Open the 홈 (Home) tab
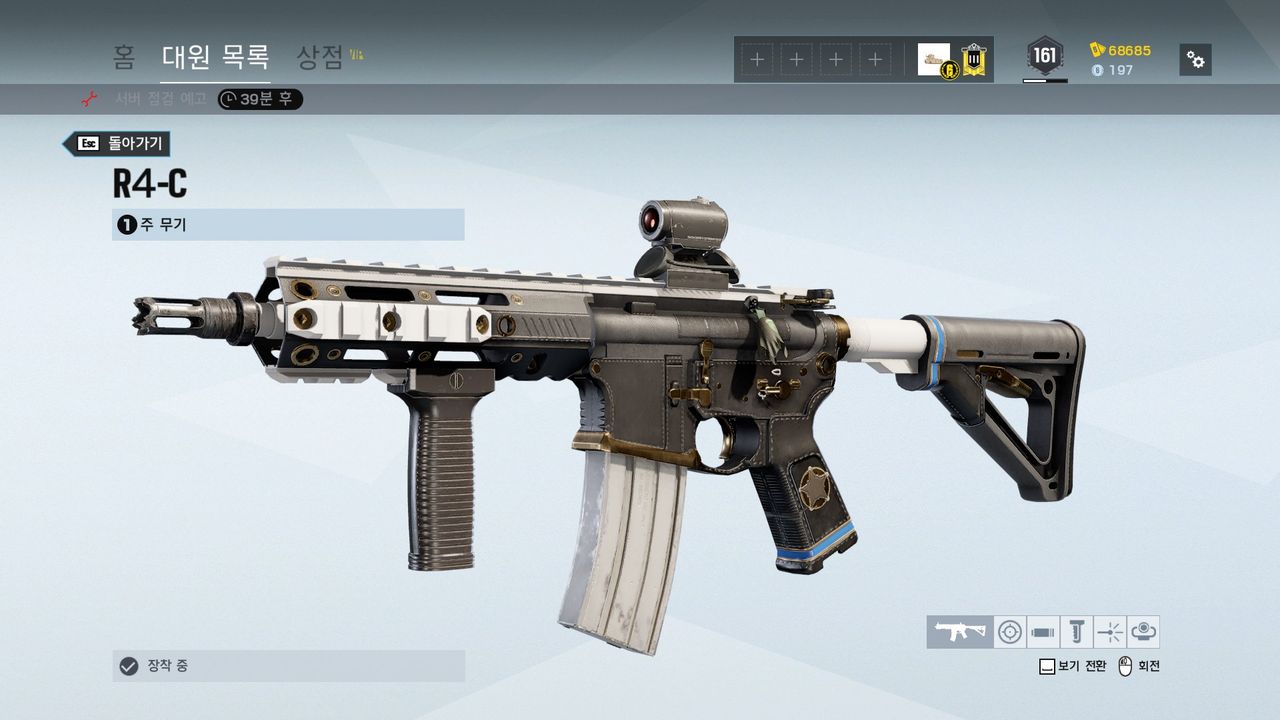Image resolution: width=1280 pixels, height=720 pixels. [124, 57]
